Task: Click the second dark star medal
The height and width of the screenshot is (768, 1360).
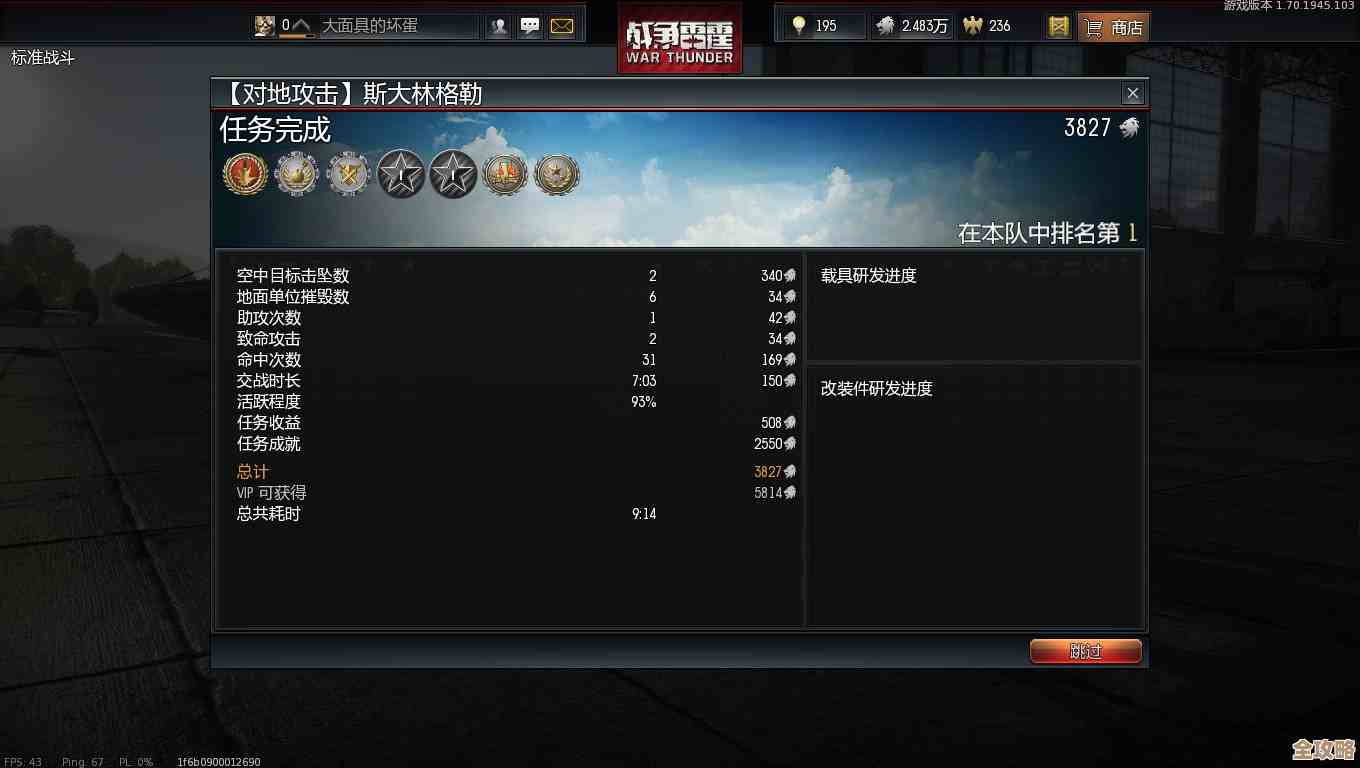Action: click(452, 173)
